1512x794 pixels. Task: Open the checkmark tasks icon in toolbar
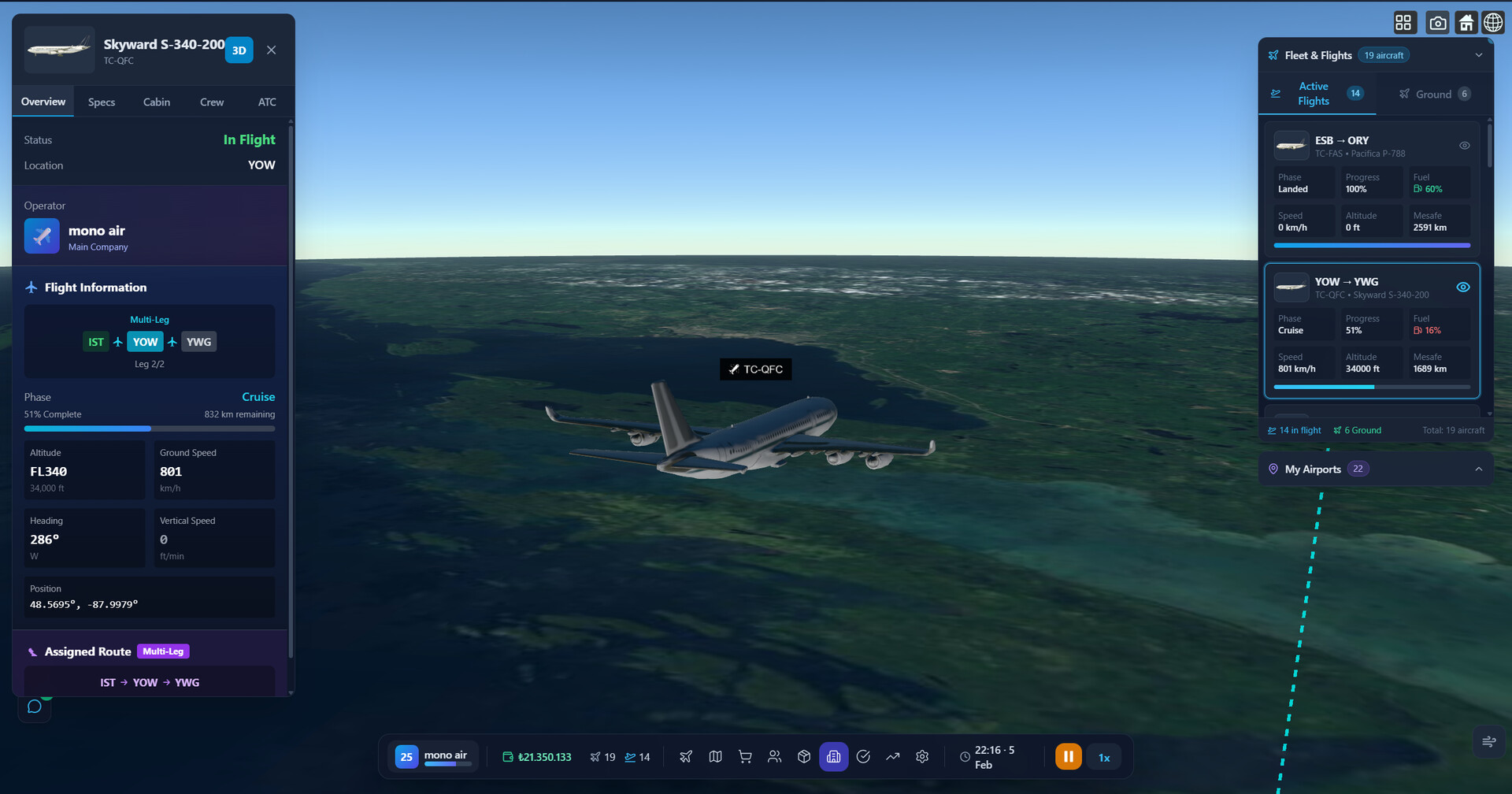(863, 756)
